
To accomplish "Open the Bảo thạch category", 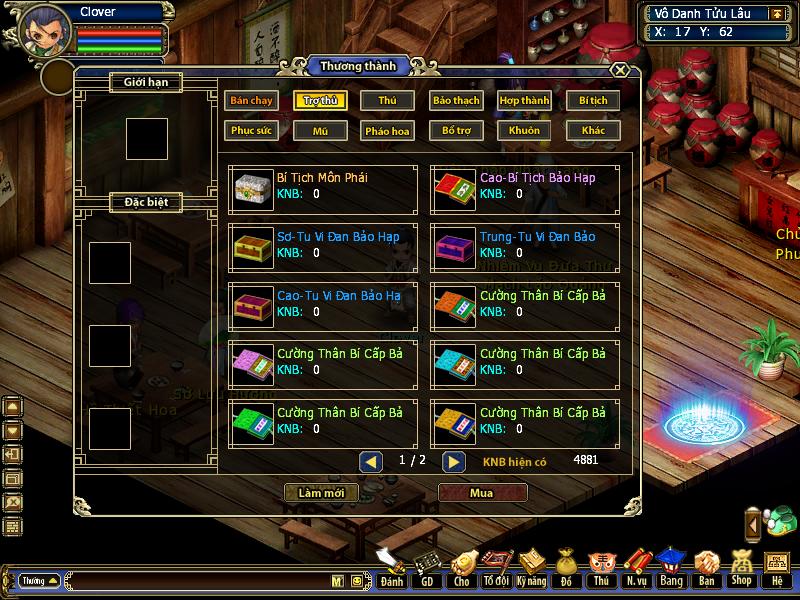I will tap(456, 101).
